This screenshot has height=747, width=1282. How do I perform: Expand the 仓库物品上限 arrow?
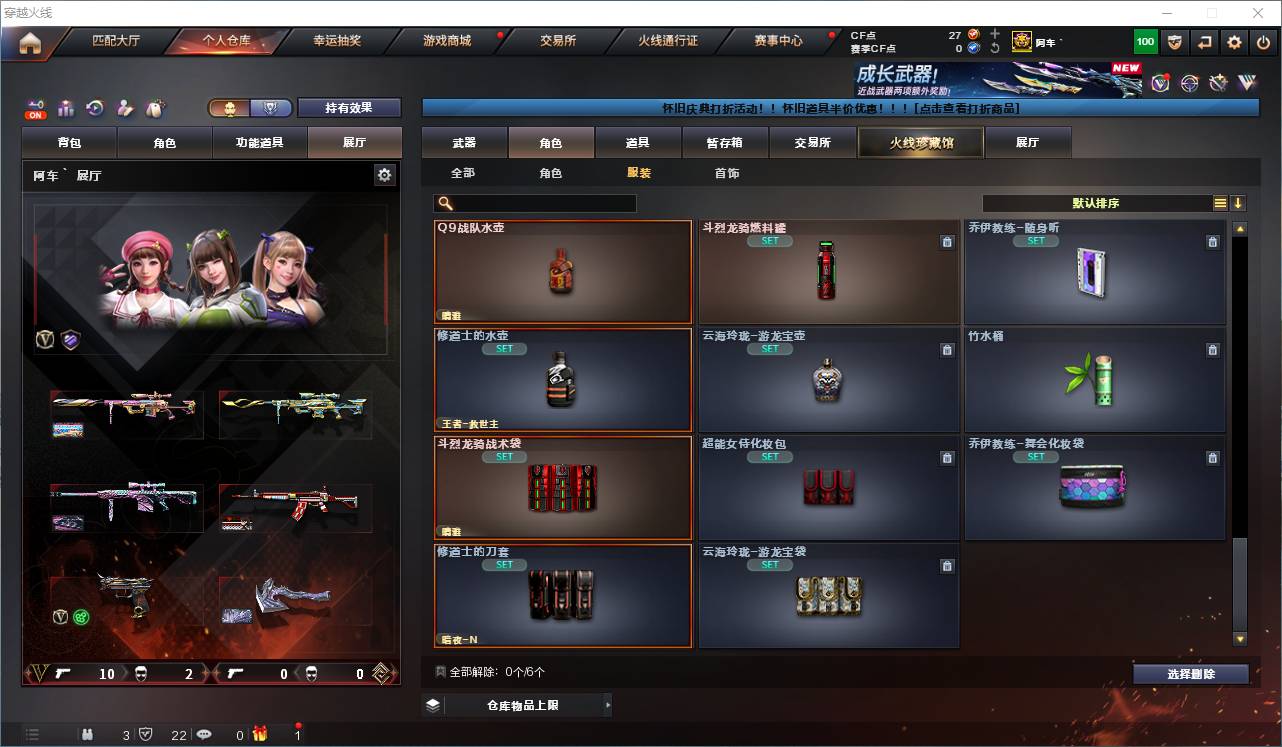608,704
